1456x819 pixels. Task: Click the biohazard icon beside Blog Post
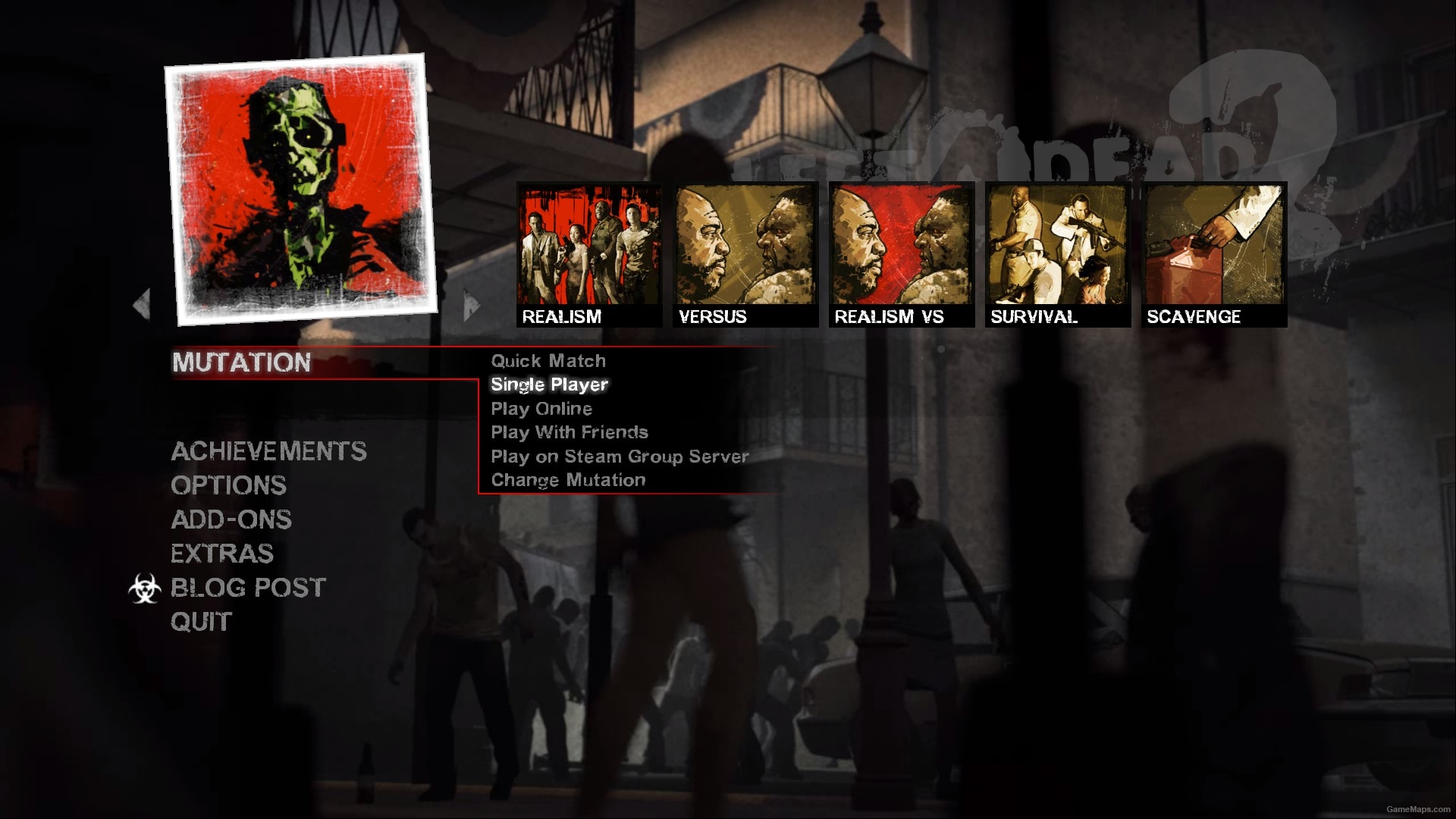146,588
